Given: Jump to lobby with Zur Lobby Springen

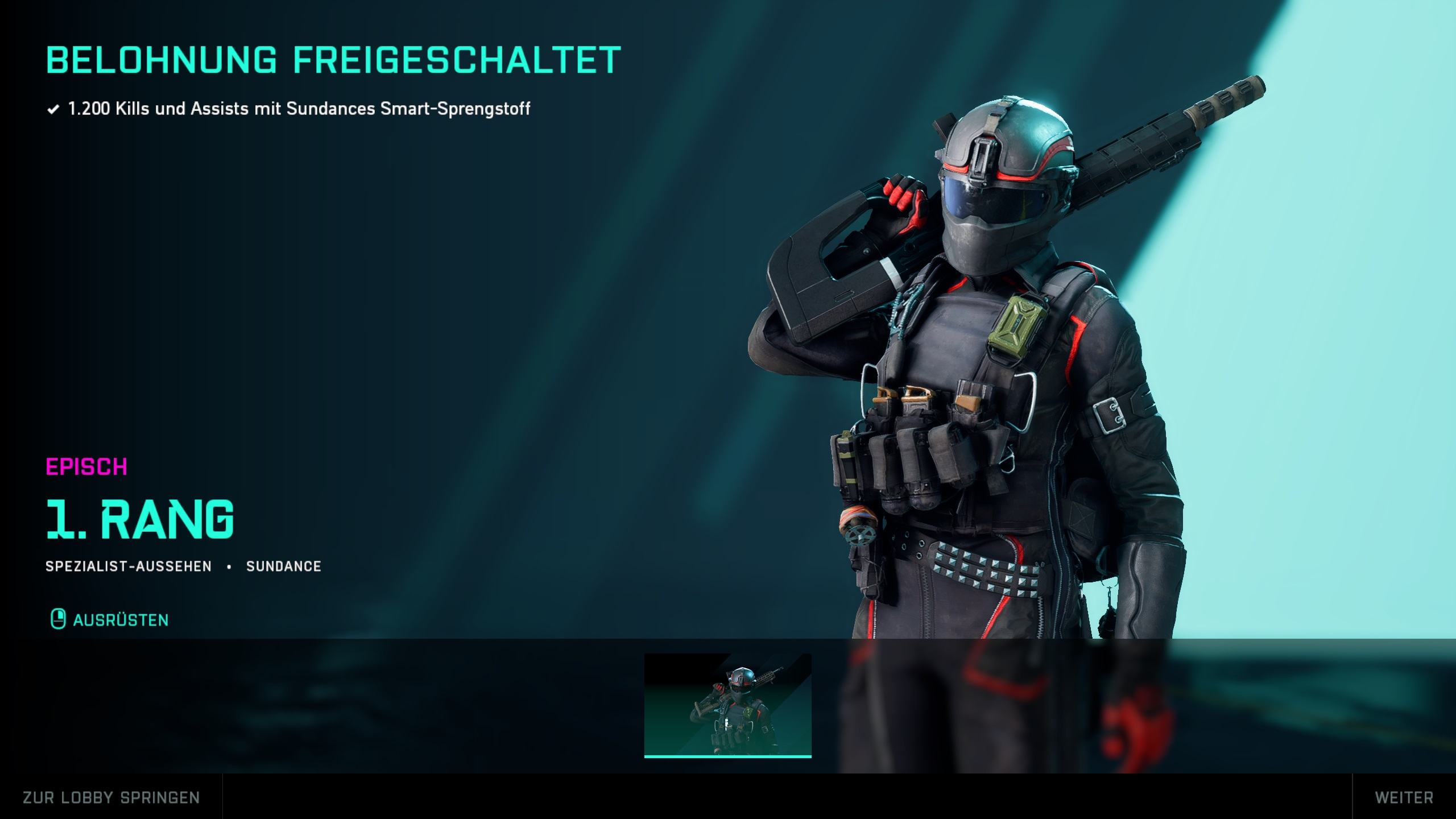Looking at the screenshot, I should 111,797.
